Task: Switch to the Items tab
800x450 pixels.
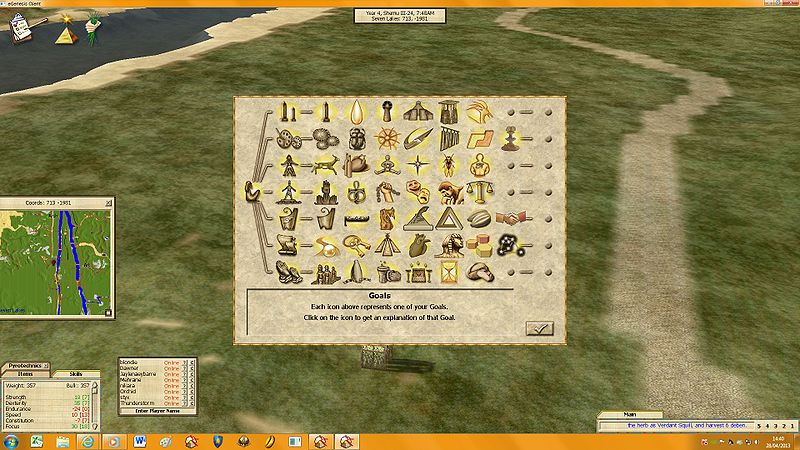Action: (25, 374)
